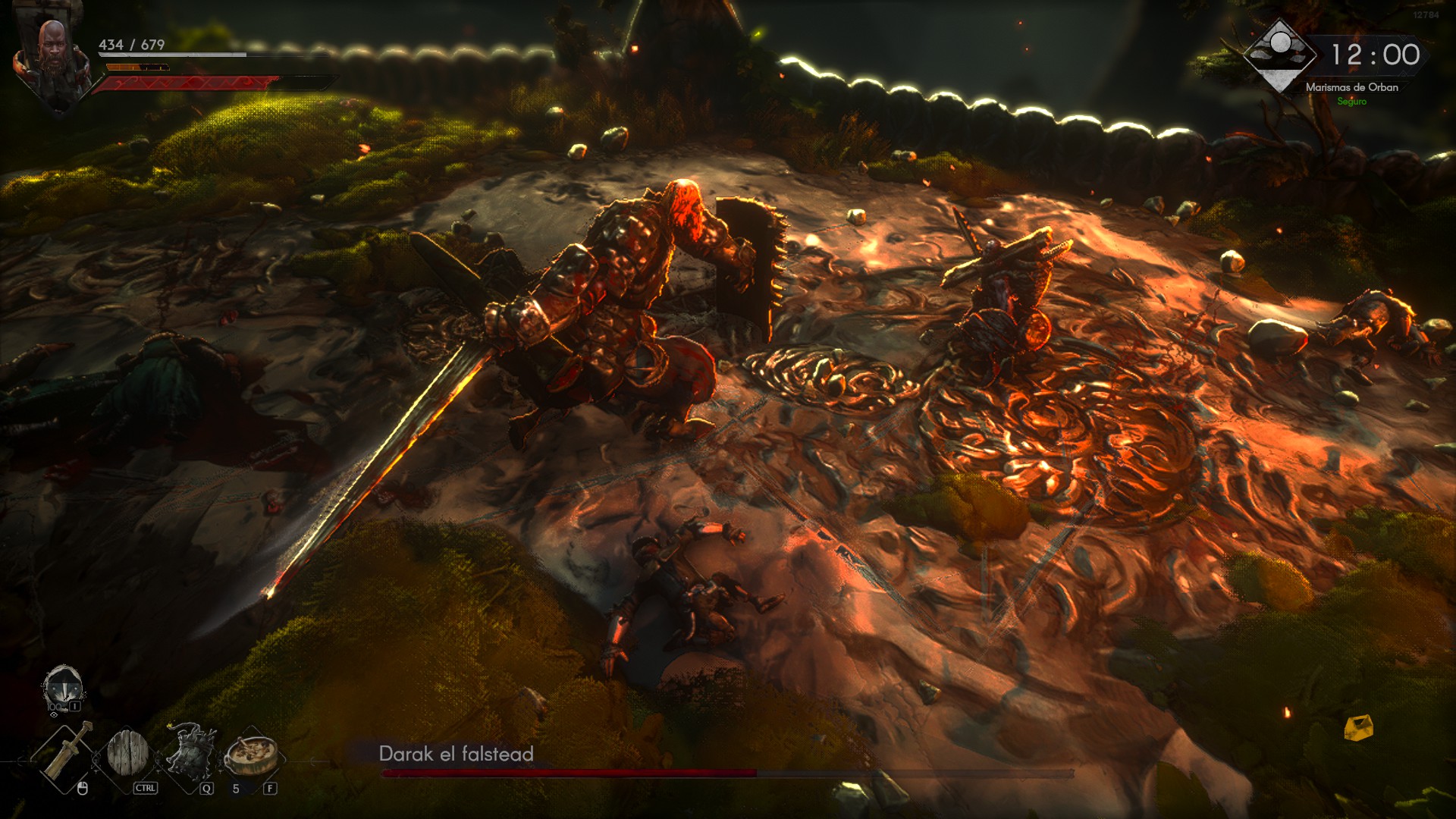Open the helmet inventory icon

62,689
